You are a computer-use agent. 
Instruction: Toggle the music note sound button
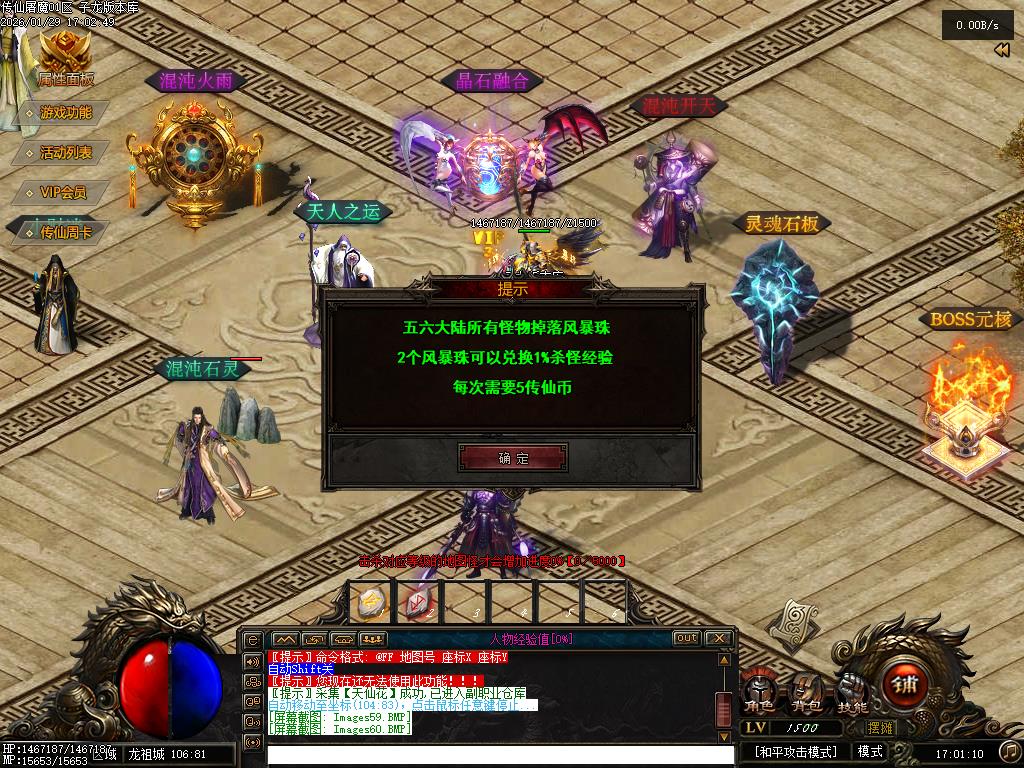tap(1007, 751)
